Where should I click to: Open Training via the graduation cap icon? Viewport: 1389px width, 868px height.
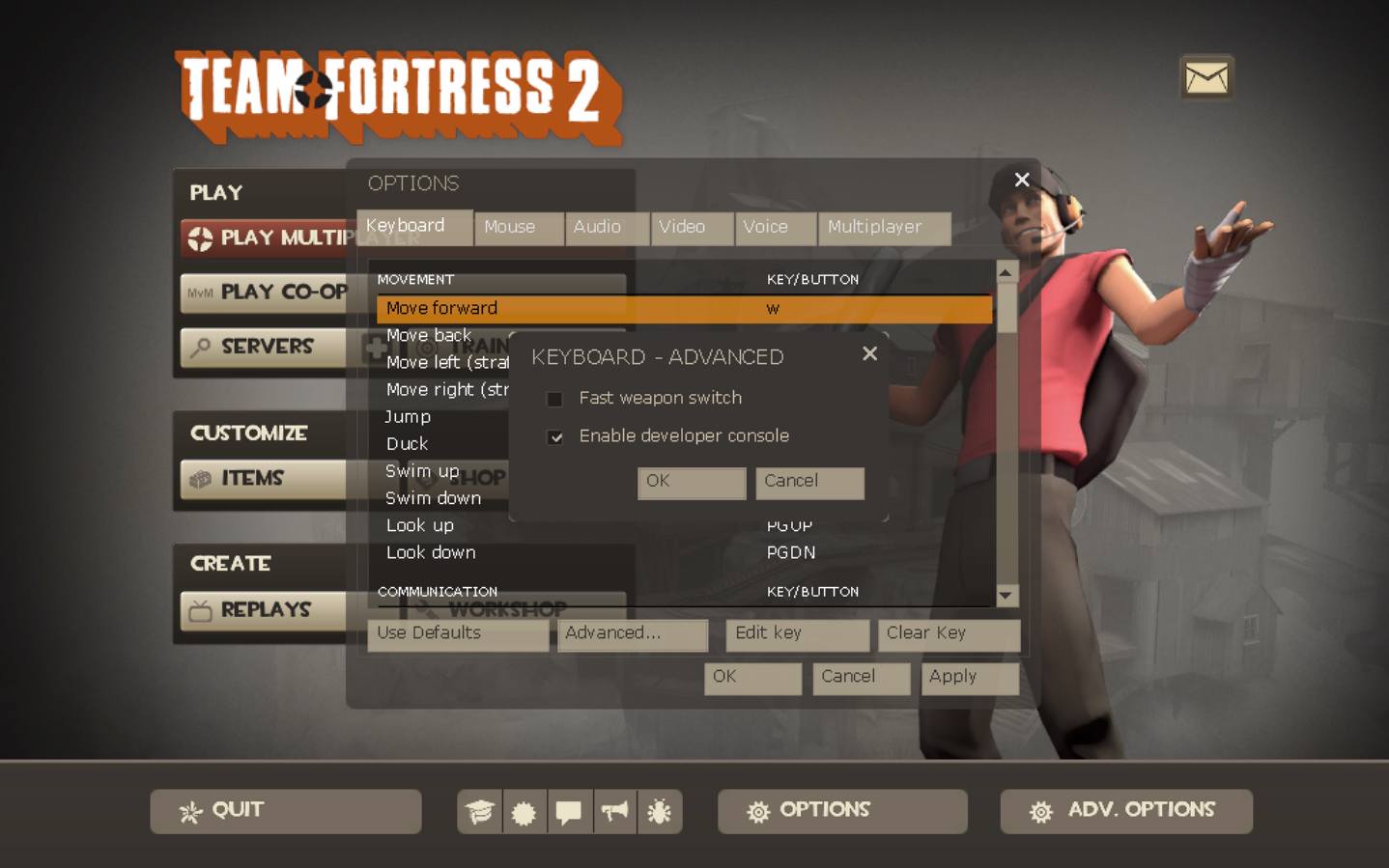click(479, 812)
